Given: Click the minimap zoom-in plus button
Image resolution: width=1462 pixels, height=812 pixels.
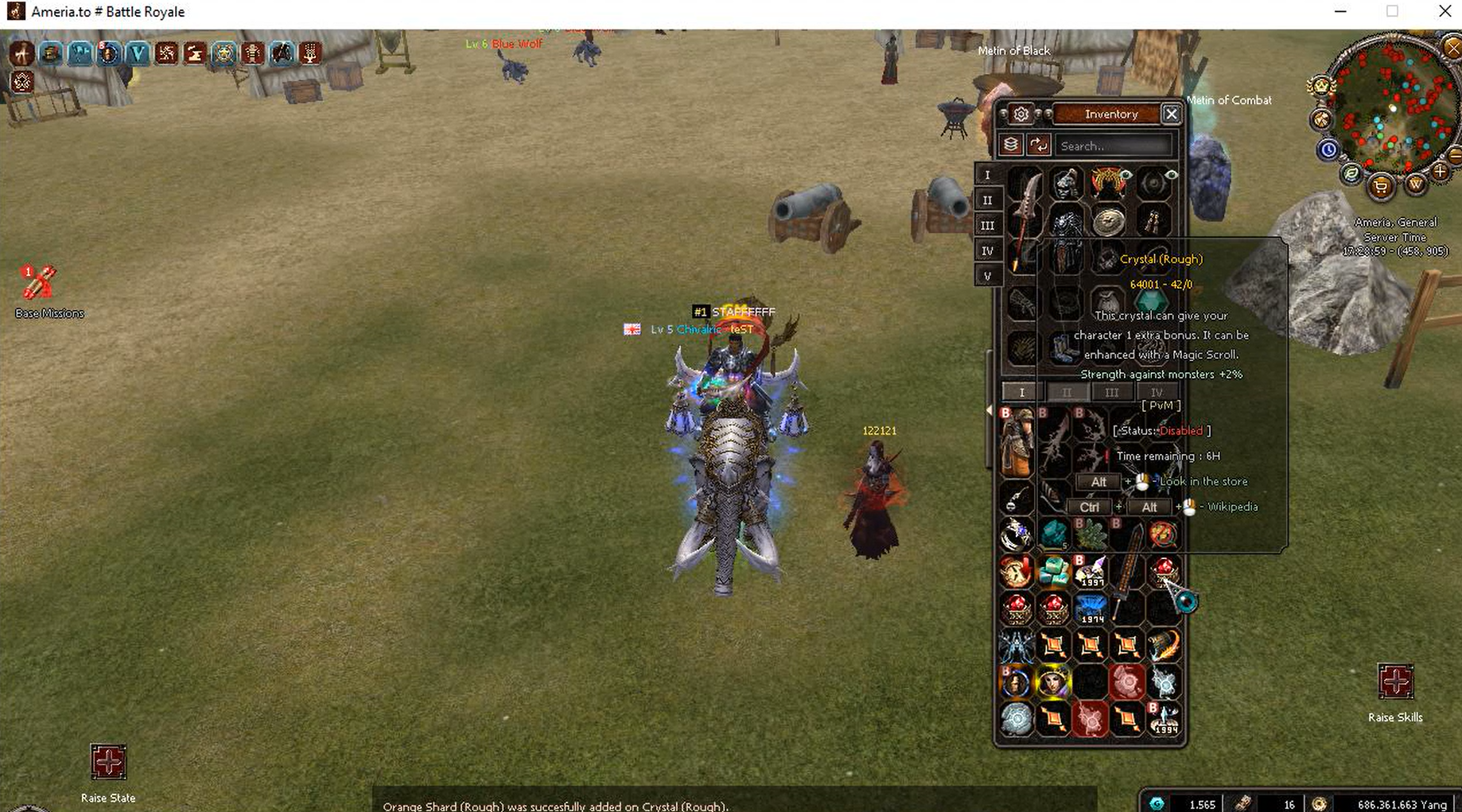Looking at the screenshot, I should pyautogui.click(x=1440, y=171).
